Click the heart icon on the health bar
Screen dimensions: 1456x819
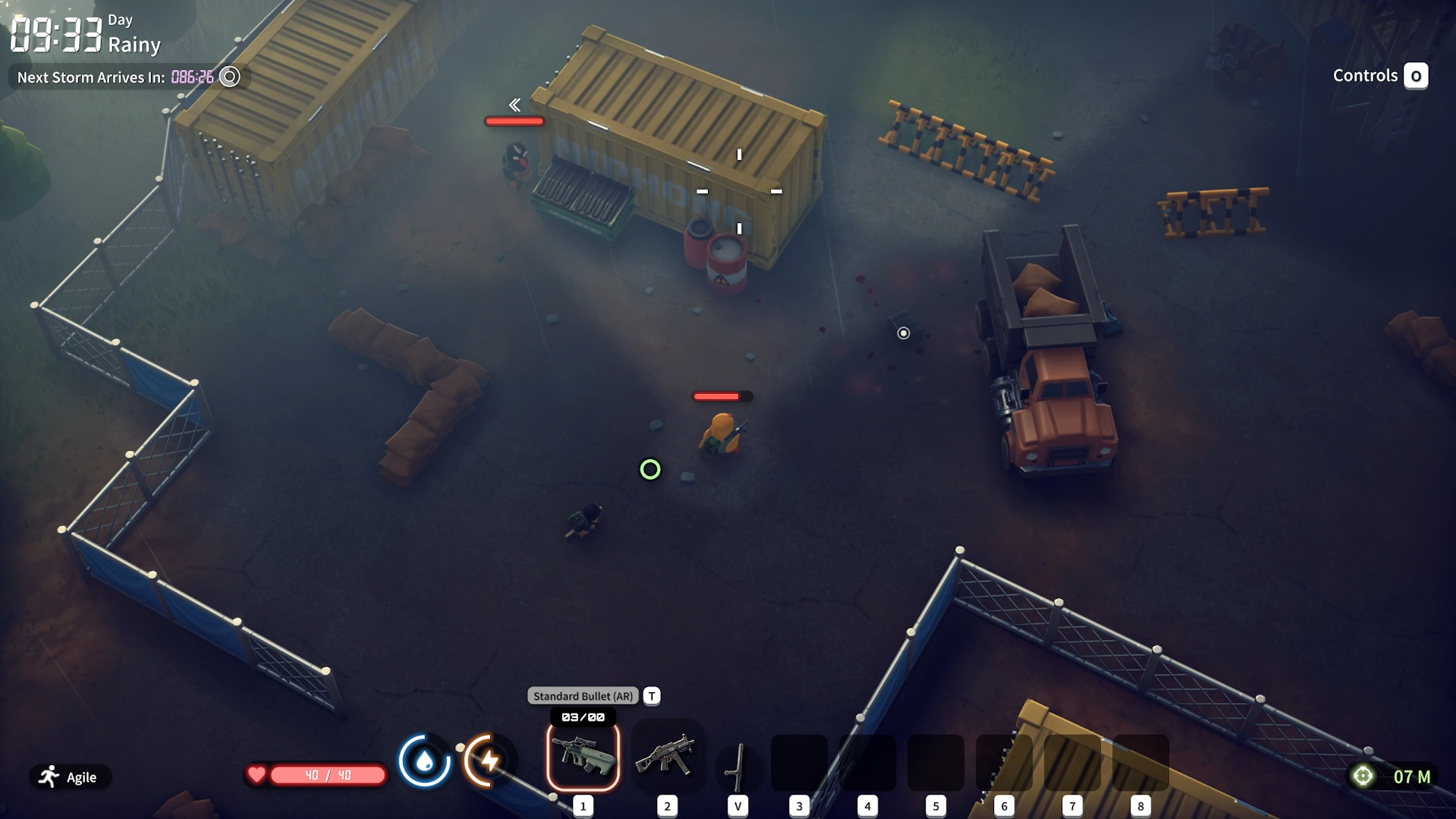tap(257, 775)
